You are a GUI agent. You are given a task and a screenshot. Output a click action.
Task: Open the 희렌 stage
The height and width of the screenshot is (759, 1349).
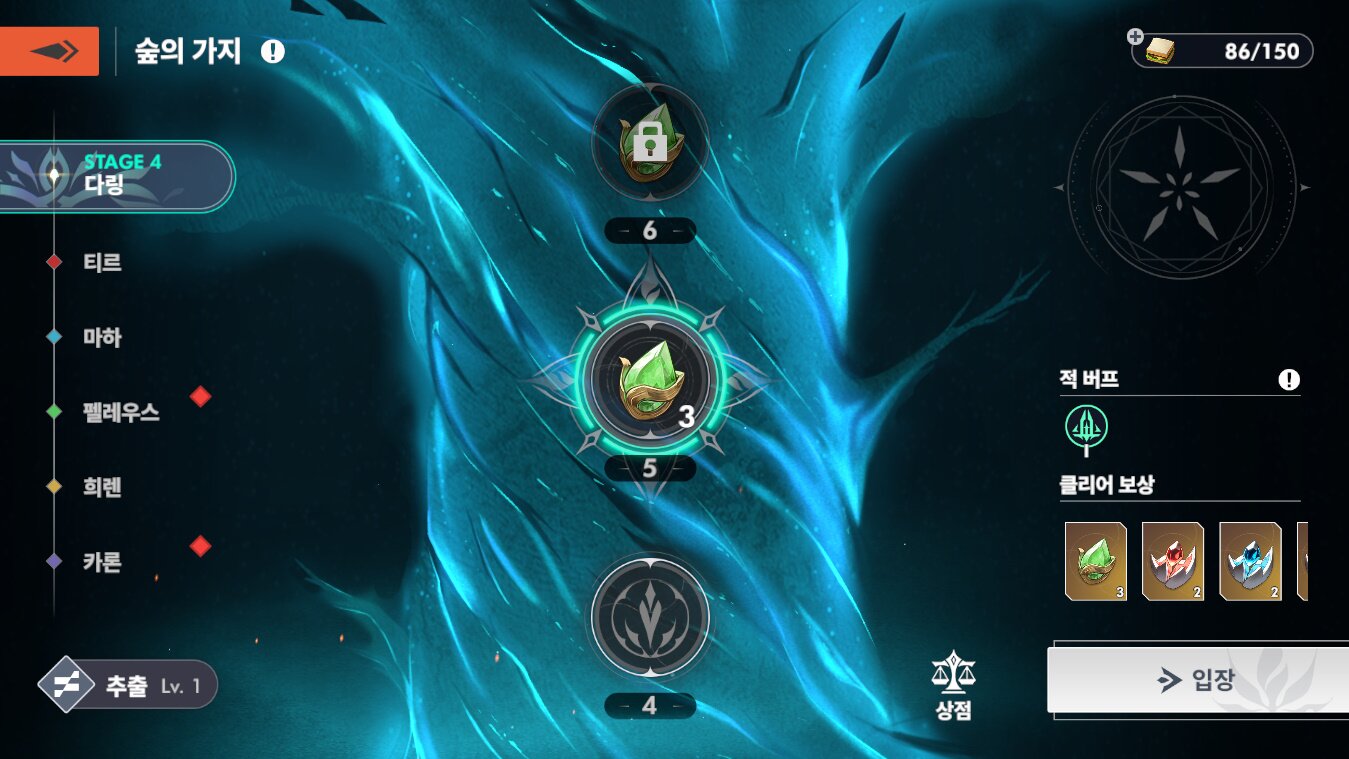coord(102,488)
